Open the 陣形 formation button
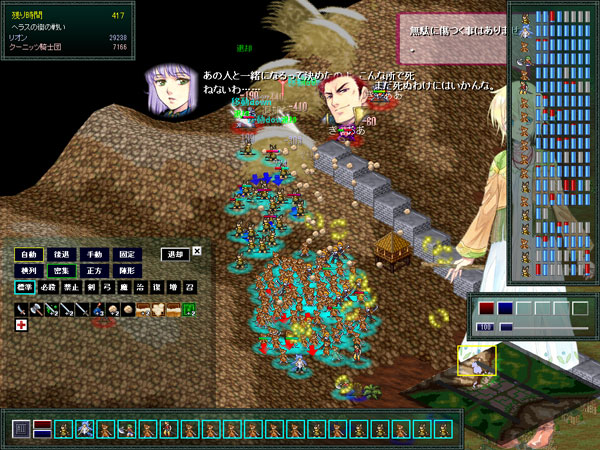This screenshot has width=600, height=450. (x=129, y=270)
